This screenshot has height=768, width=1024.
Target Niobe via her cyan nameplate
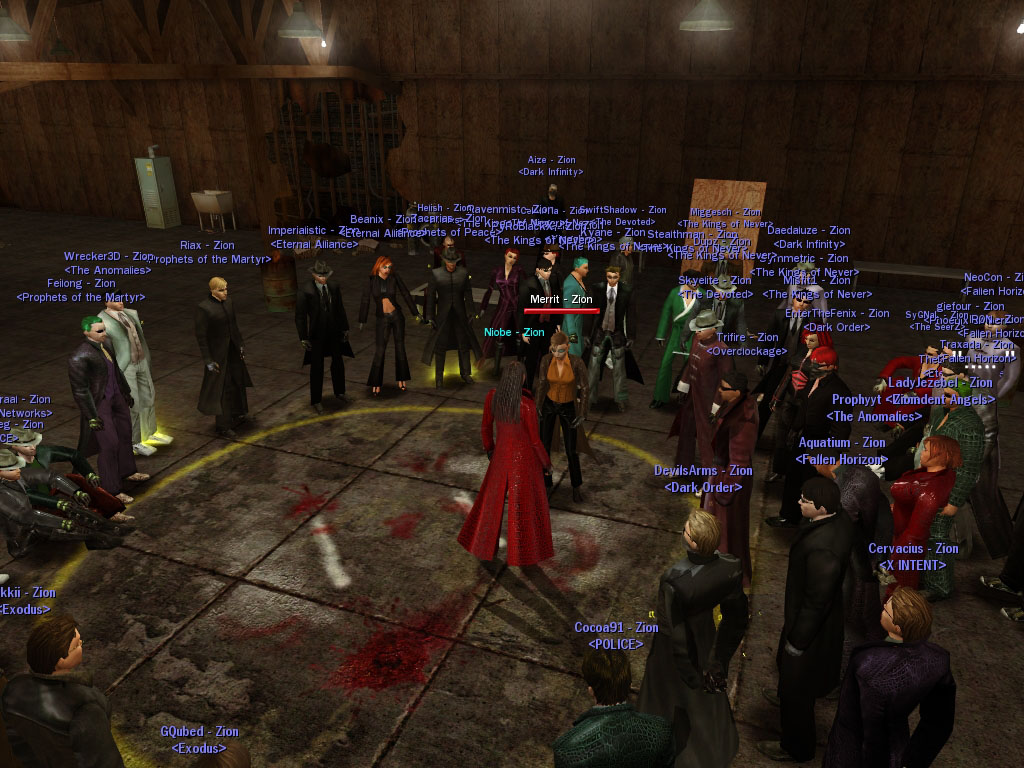514,332
